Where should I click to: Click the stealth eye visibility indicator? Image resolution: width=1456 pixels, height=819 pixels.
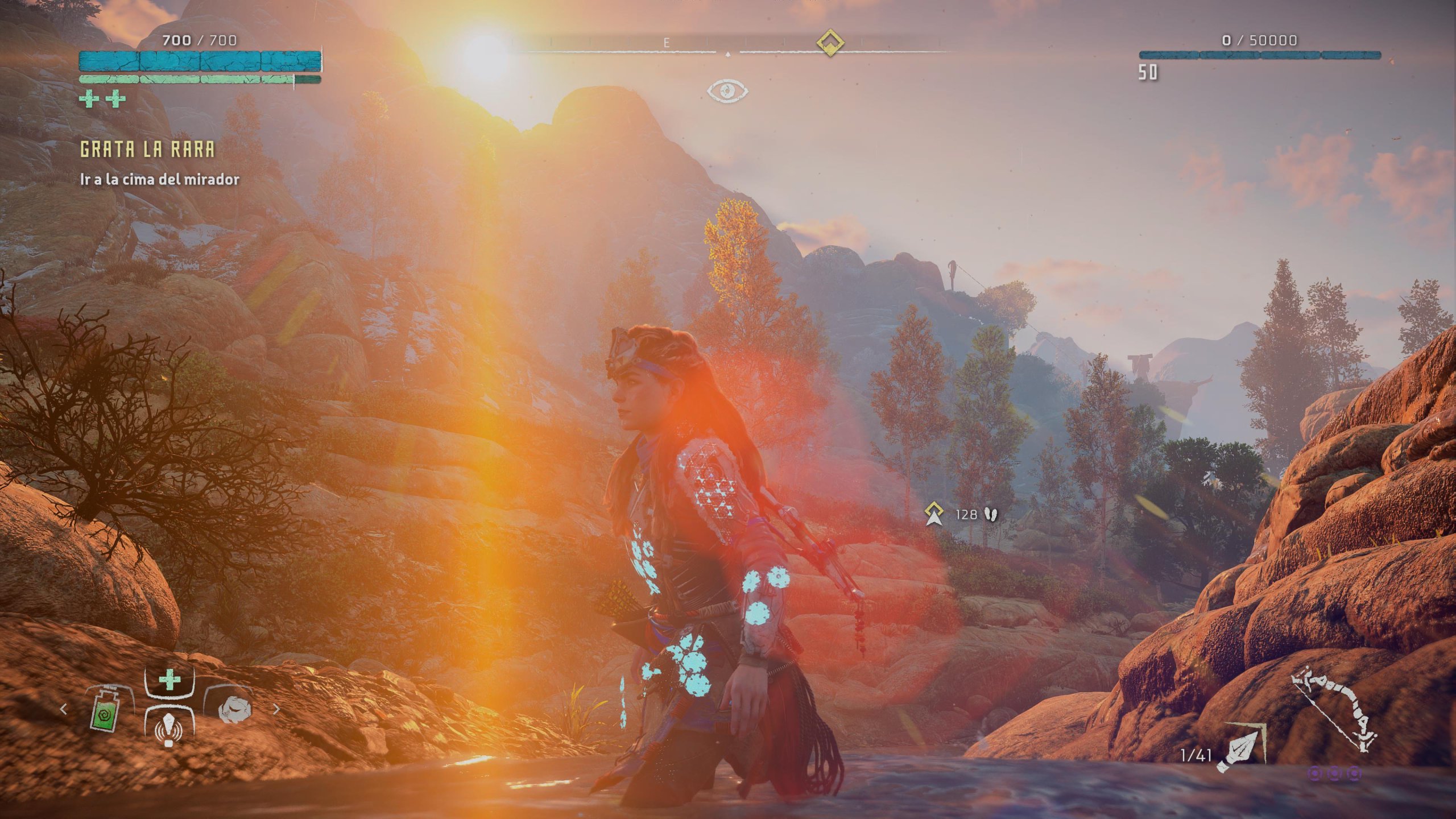[x=727, y=90]
